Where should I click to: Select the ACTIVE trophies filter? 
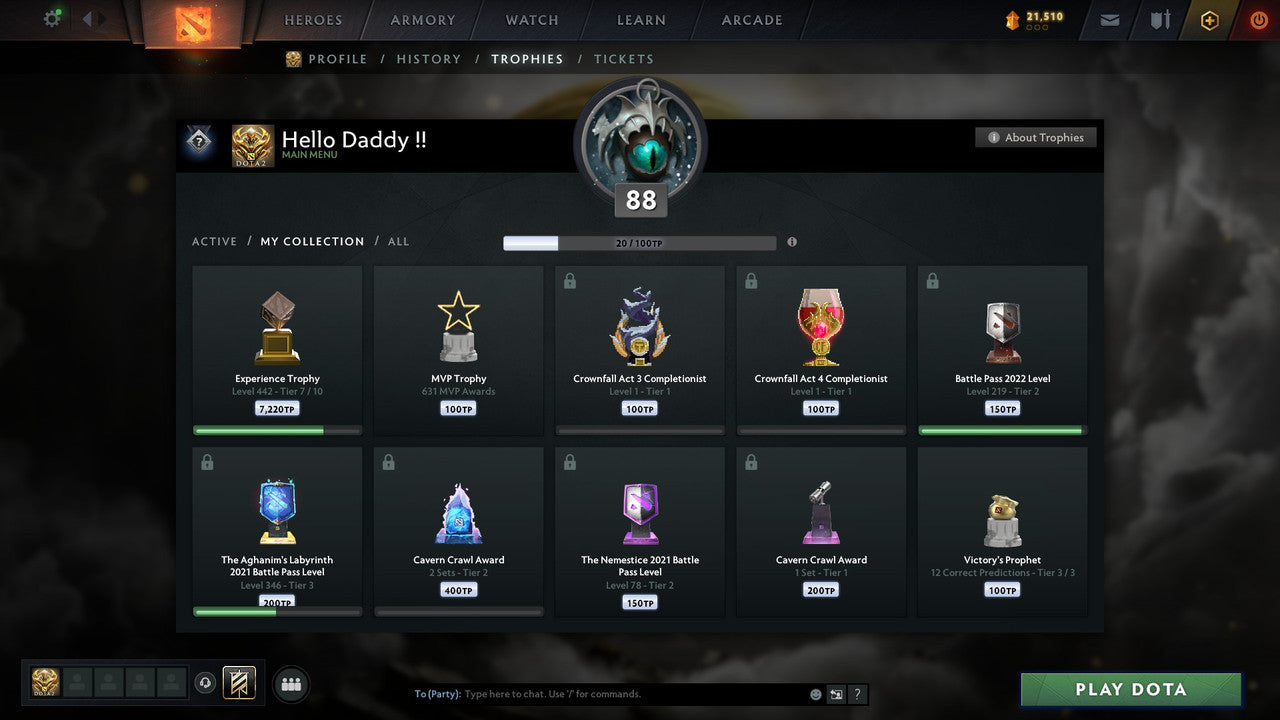click(214, 241)
